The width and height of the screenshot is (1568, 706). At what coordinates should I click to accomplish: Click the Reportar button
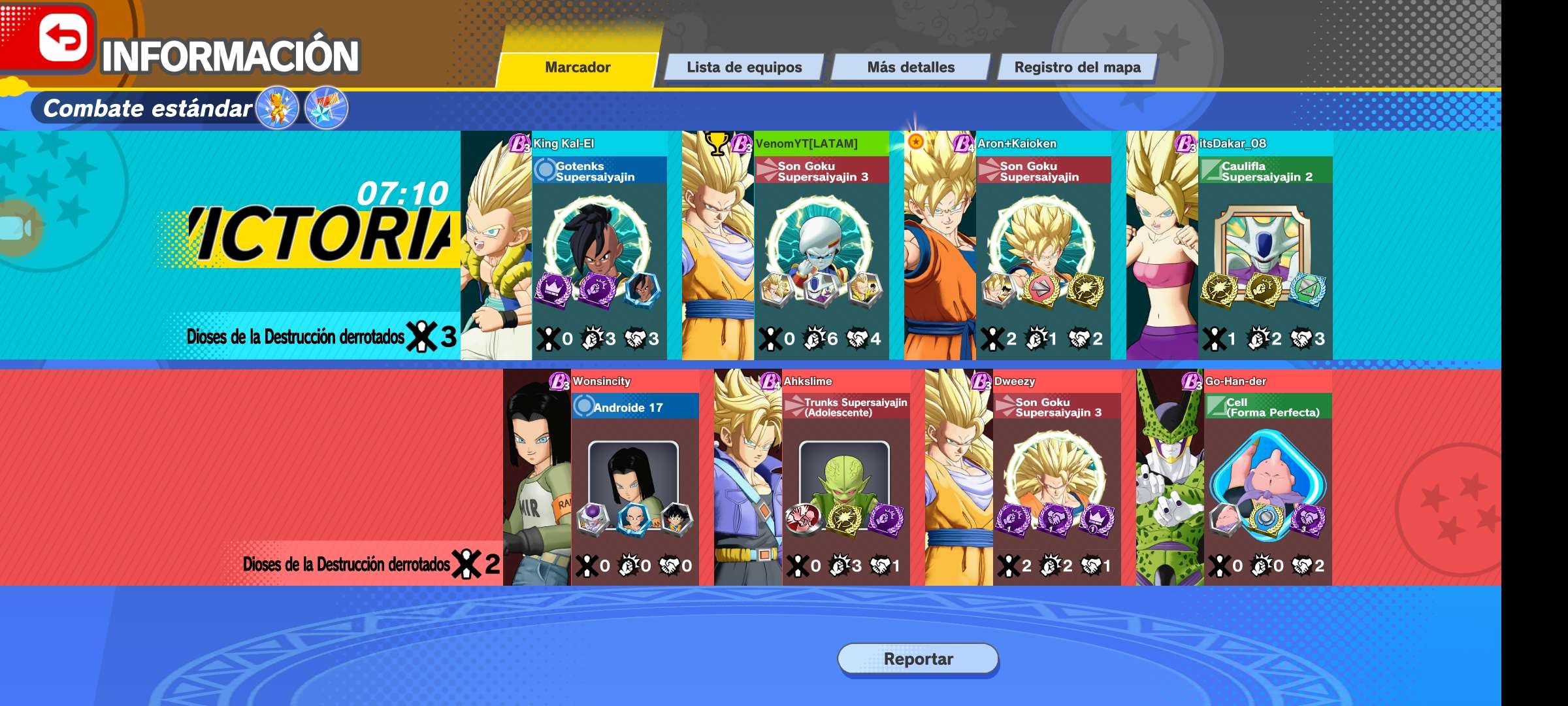(x=918, y=659)
